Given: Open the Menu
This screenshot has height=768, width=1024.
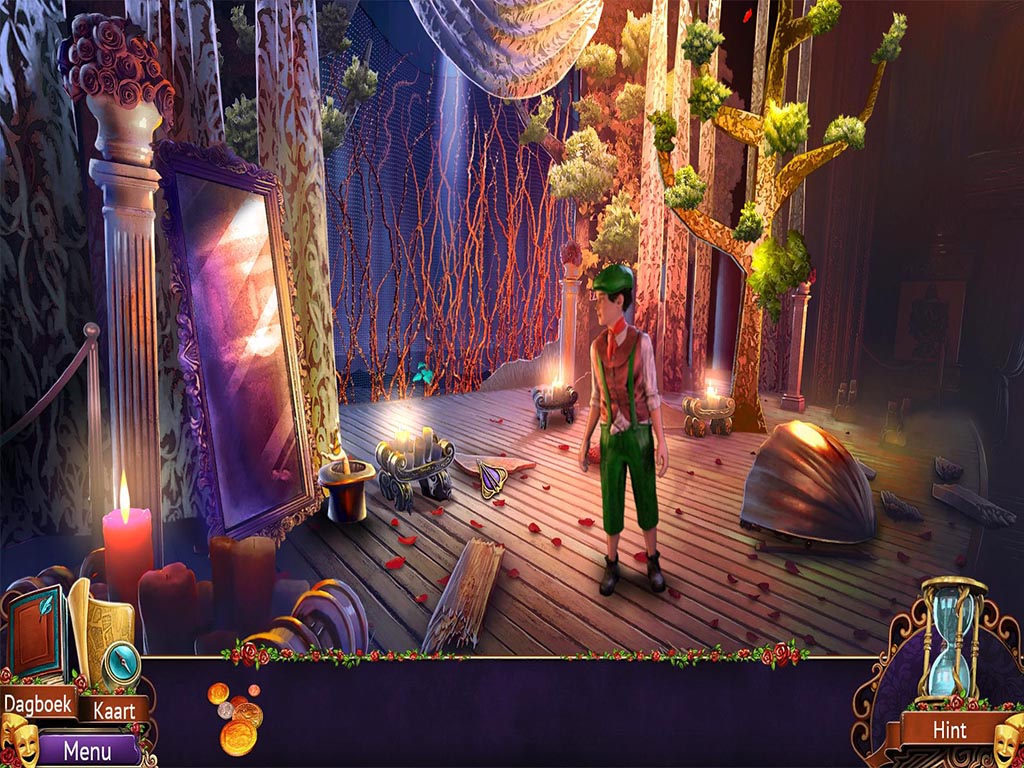Looking at the screenshot, I should click(x=86, y=748).
